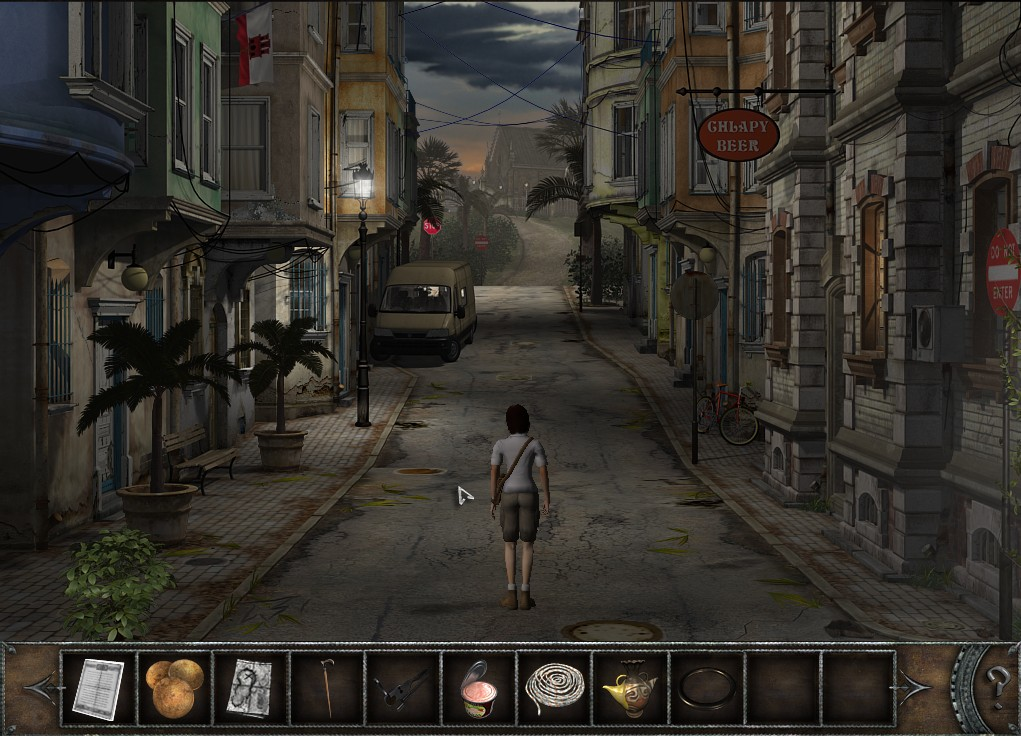
Task: Pick the opened food can
Action: click(478, 687)
